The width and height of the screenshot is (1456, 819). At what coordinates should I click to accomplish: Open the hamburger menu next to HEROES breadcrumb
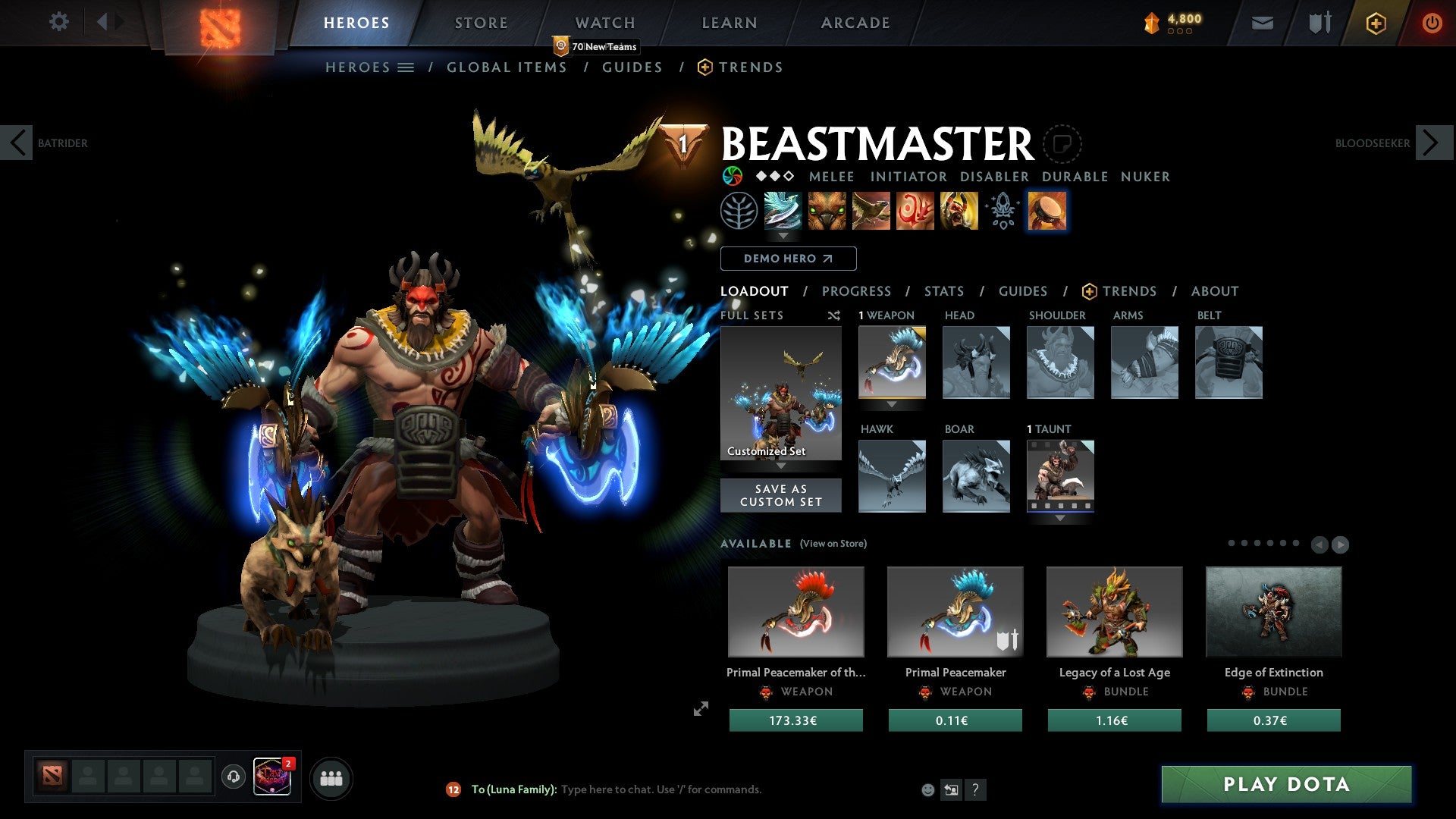pos(406,67)
